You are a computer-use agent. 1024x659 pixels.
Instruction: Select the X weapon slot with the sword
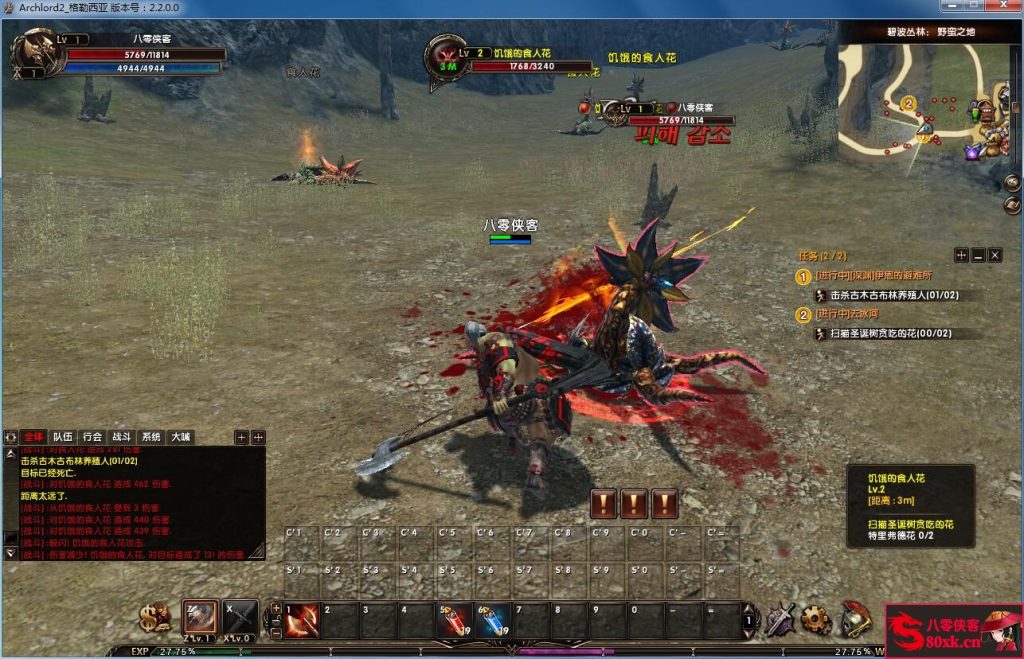point(239,617)
